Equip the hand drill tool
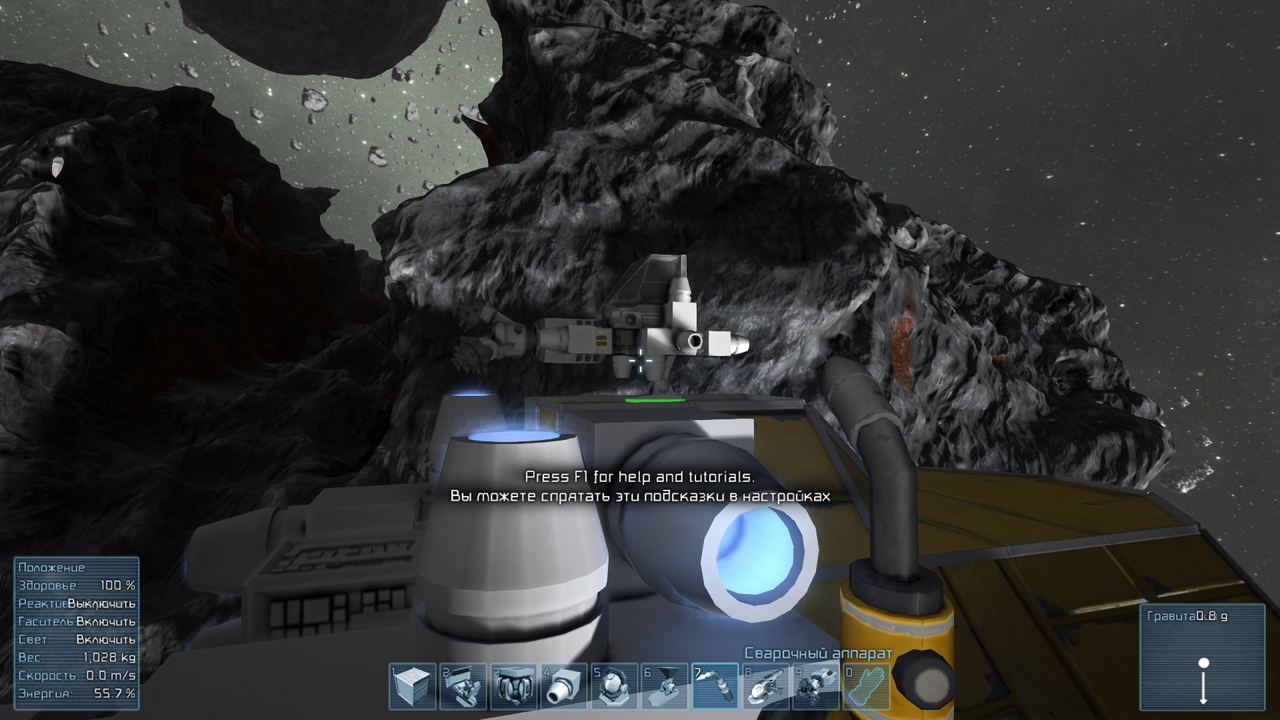This screenshot has width=1280, height=720. pos(816,687)
